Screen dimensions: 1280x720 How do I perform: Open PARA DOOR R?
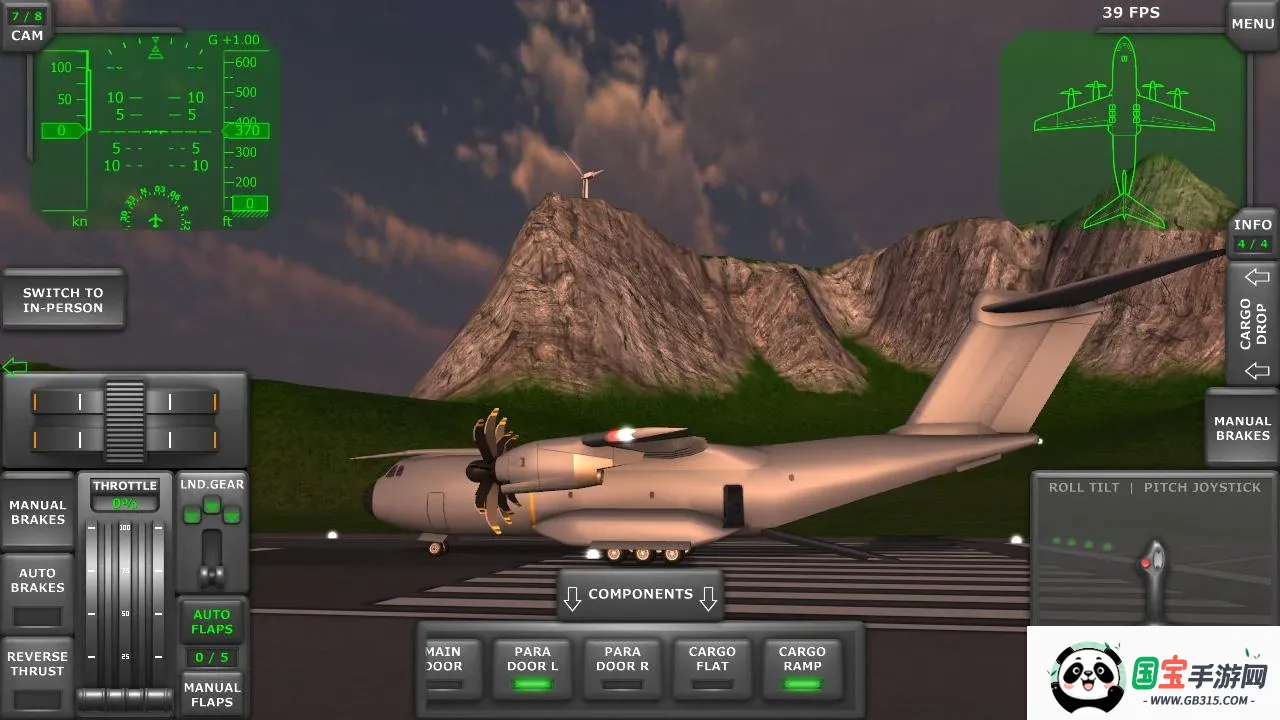coord(622,668)
